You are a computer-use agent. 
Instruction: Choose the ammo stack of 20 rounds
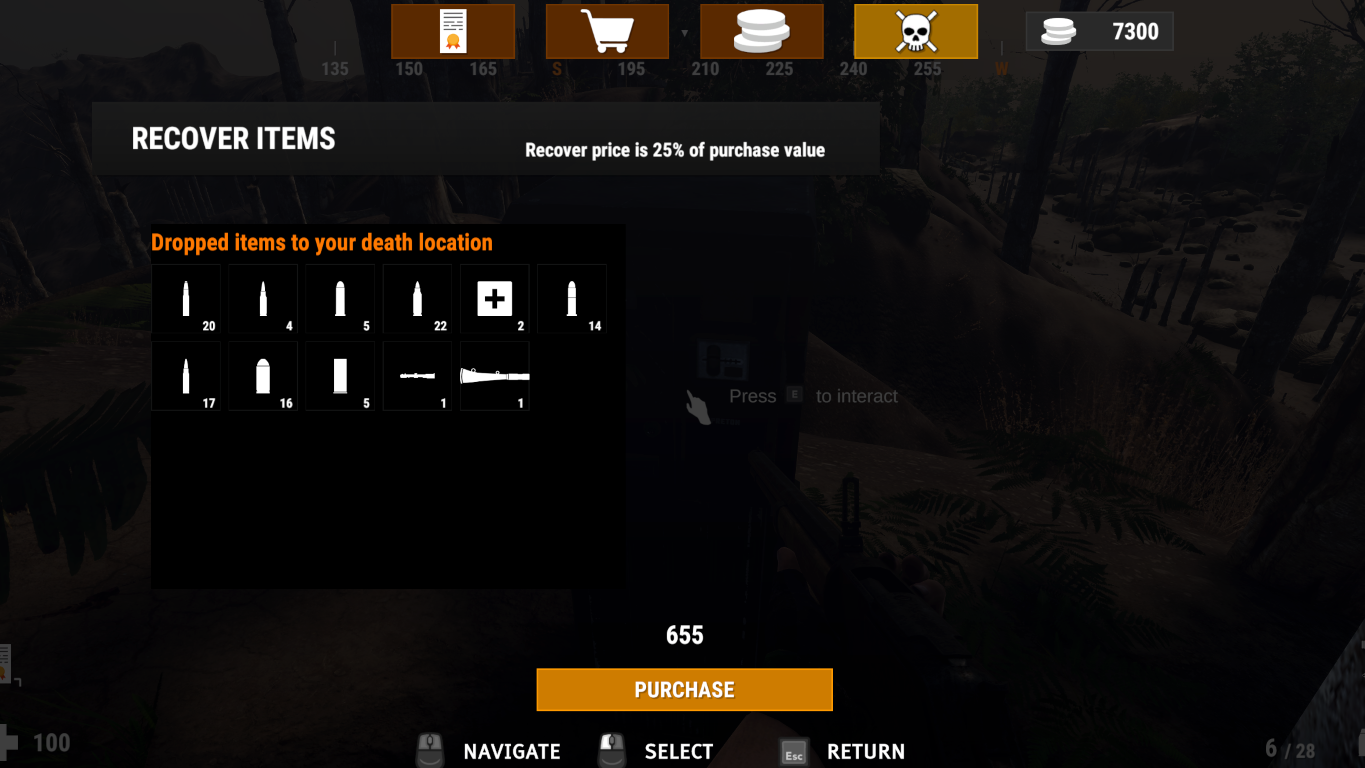click(x=186, y=299)
